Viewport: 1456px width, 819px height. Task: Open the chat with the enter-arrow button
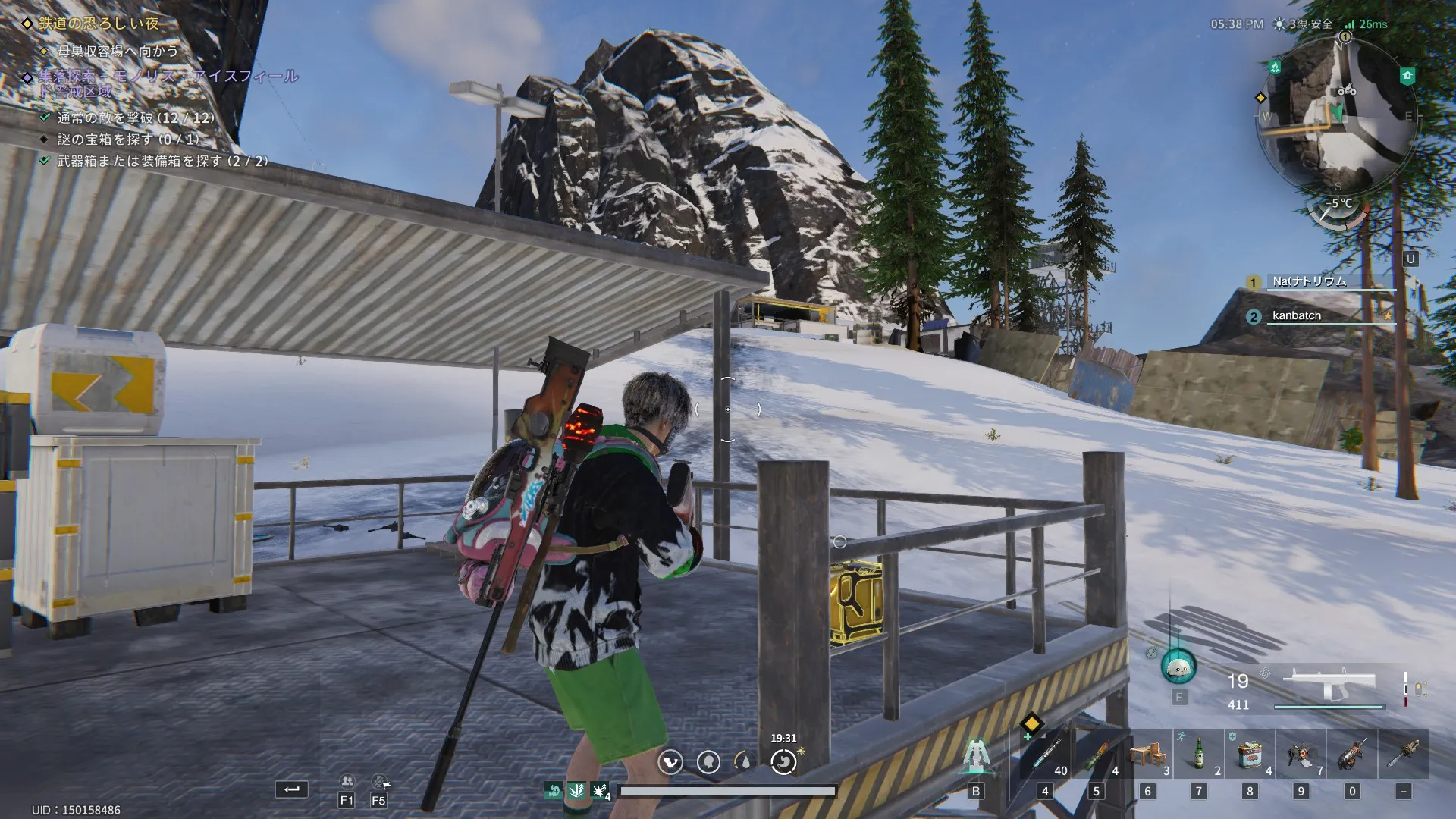[x=291, y=789]
